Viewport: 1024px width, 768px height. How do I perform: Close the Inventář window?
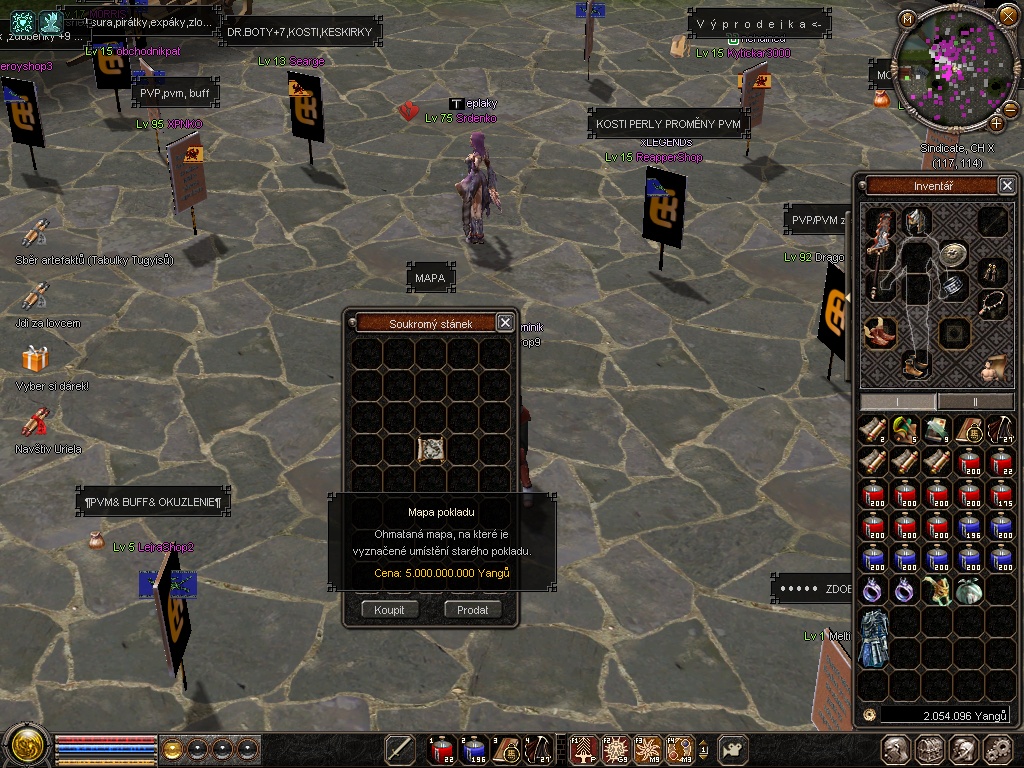pyautogui.click(x=1007, y=185)
